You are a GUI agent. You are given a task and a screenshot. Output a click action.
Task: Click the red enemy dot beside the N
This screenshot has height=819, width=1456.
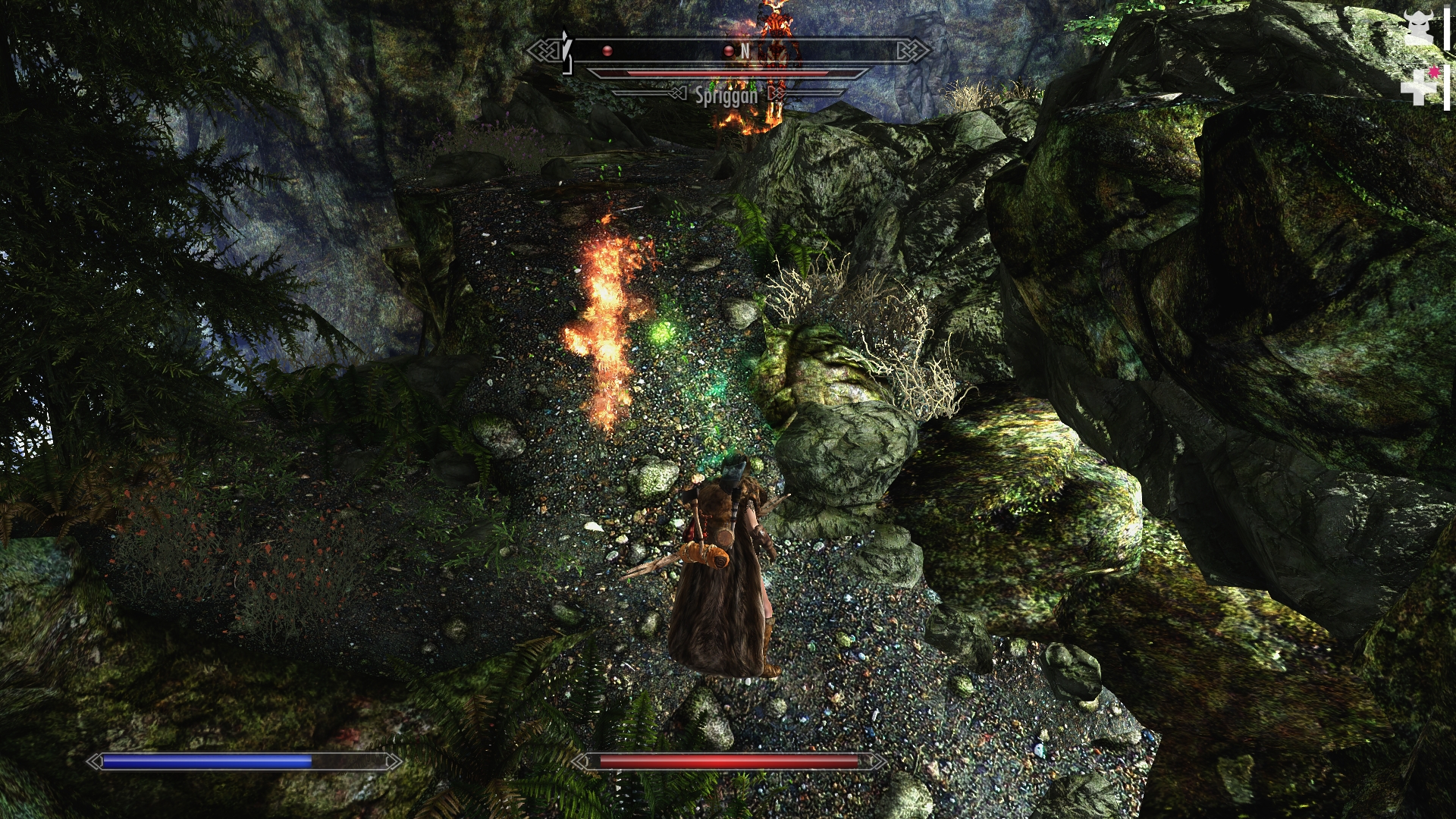pos(728,51)
